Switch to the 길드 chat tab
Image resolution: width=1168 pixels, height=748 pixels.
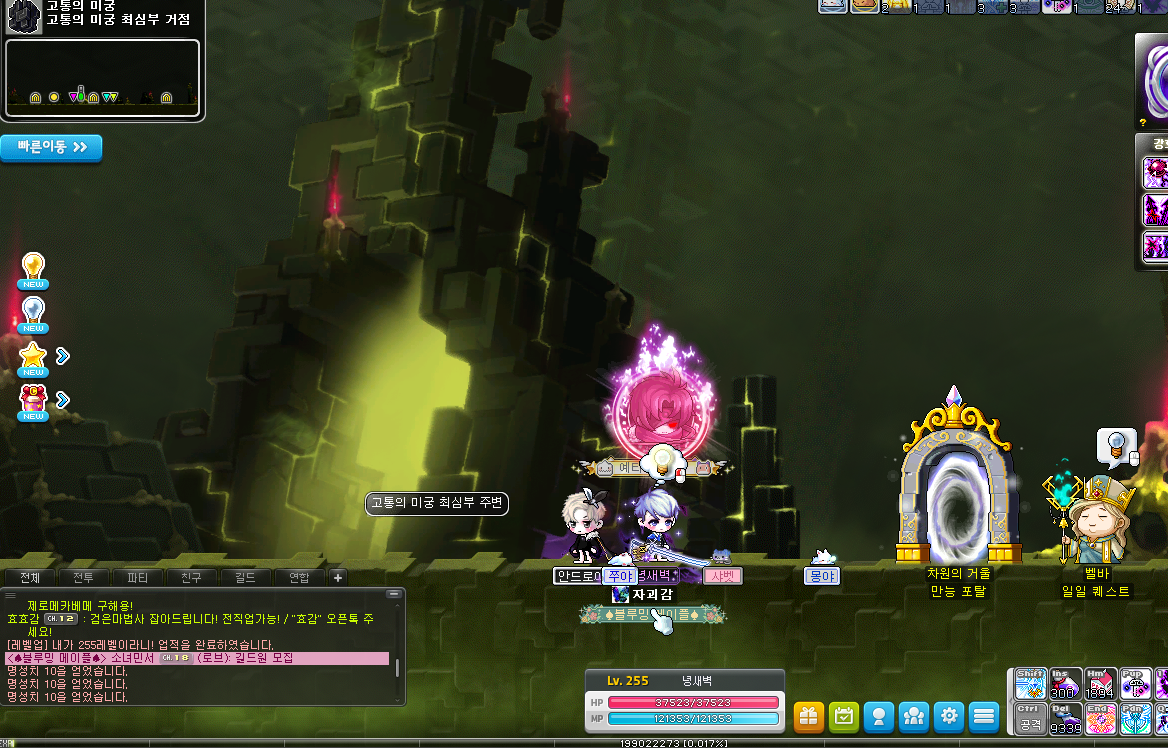[245, 577]
